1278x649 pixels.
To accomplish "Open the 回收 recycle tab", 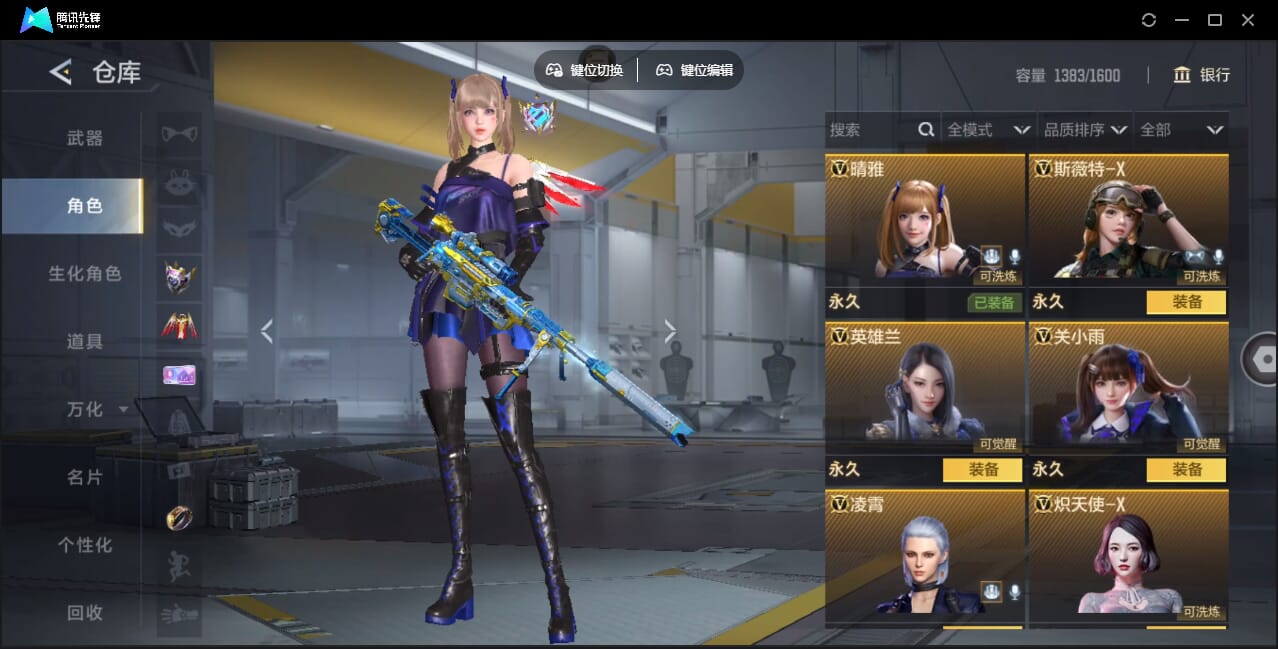I will tap(85, 612).
